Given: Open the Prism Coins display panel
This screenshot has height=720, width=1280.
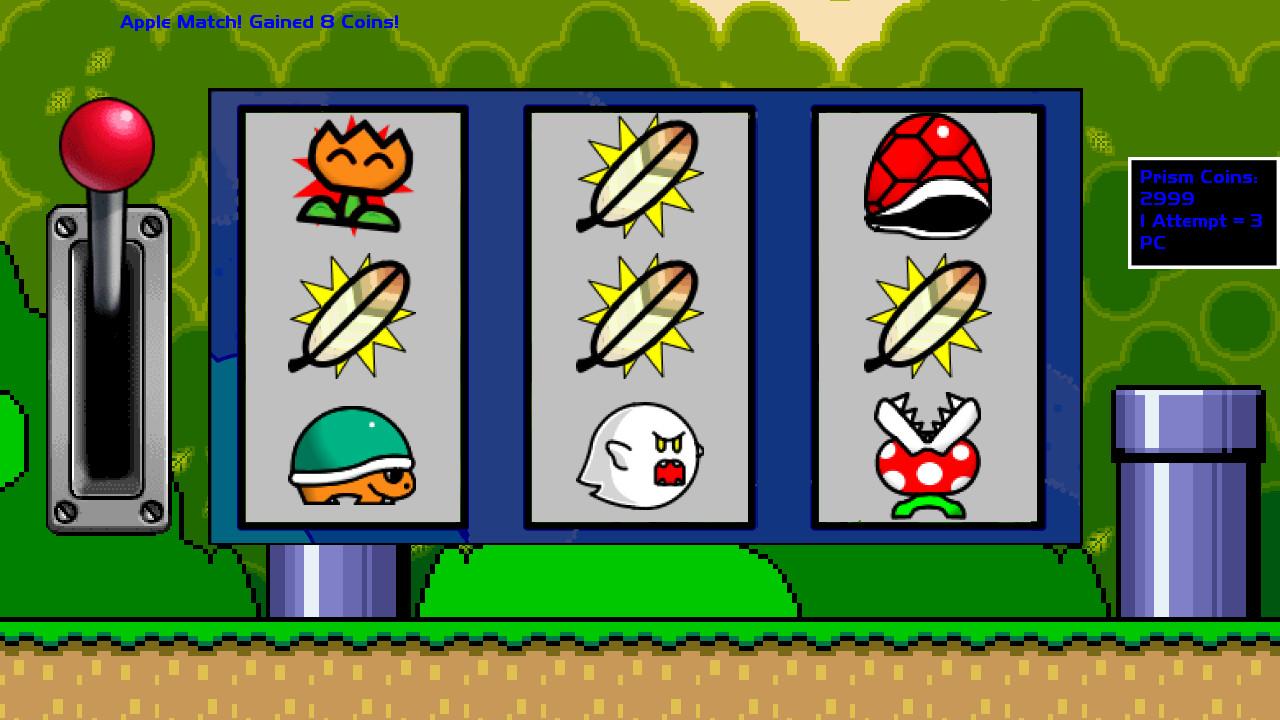Looking at the screenshot, I should pos(1203,210).
